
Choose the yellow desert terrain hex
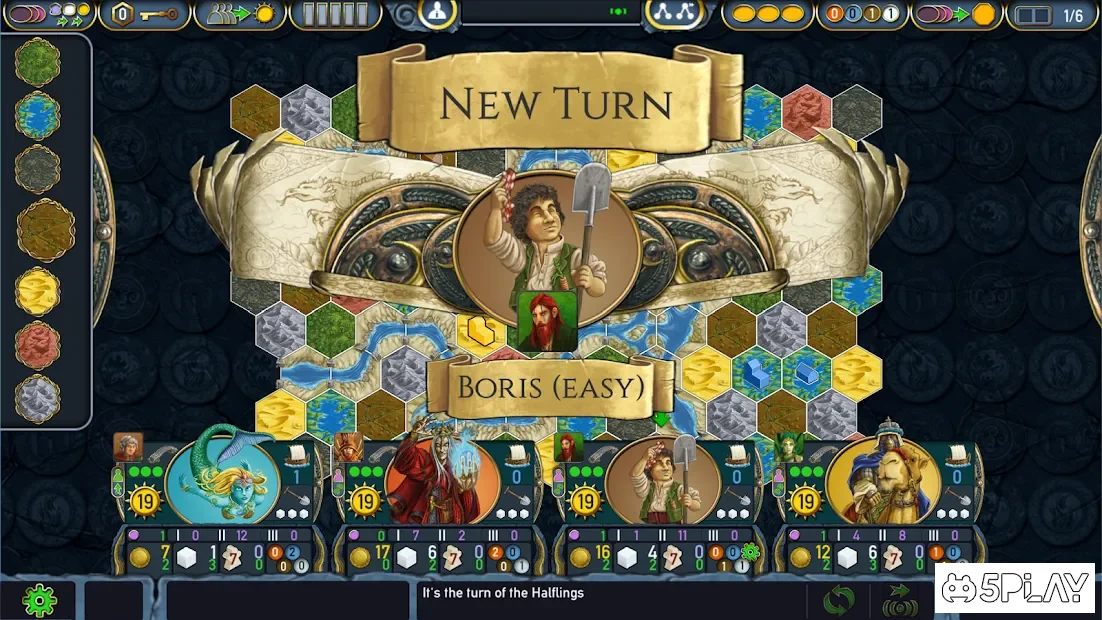click(38, 292)
